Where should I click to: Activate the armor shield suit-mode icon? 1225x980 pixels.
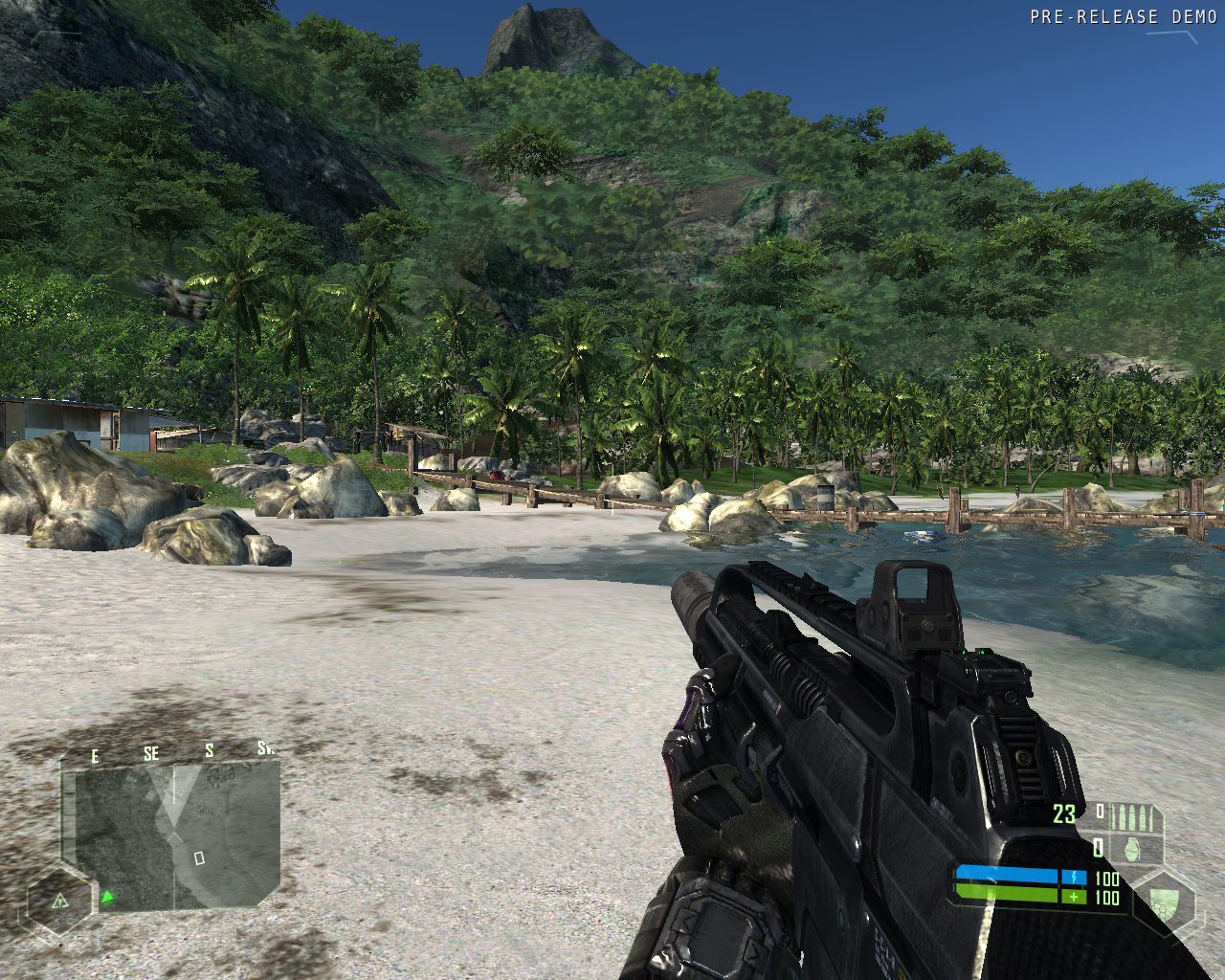point(1163,902)
